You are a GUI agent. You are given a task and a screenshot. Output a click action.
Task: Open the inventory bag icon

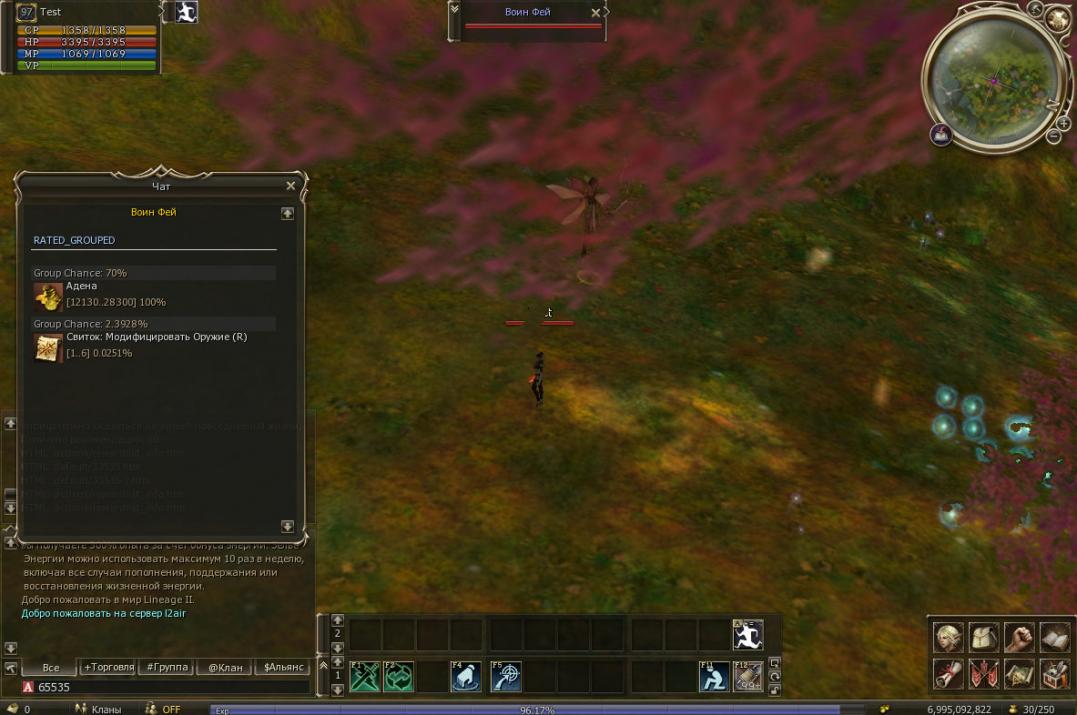point(984,637)
